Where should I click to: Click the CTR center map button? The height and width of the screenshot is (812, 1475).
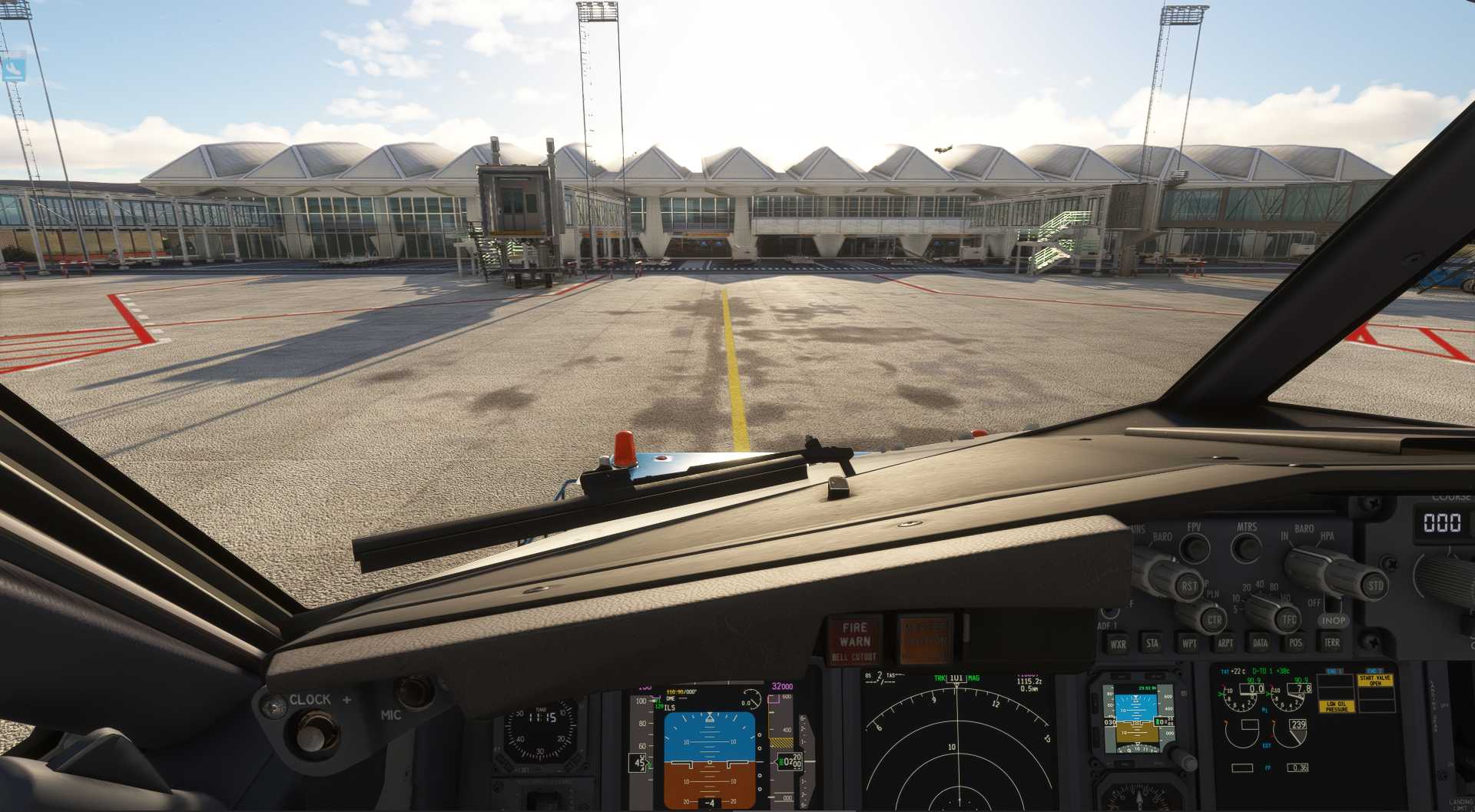click(1214, 619)
